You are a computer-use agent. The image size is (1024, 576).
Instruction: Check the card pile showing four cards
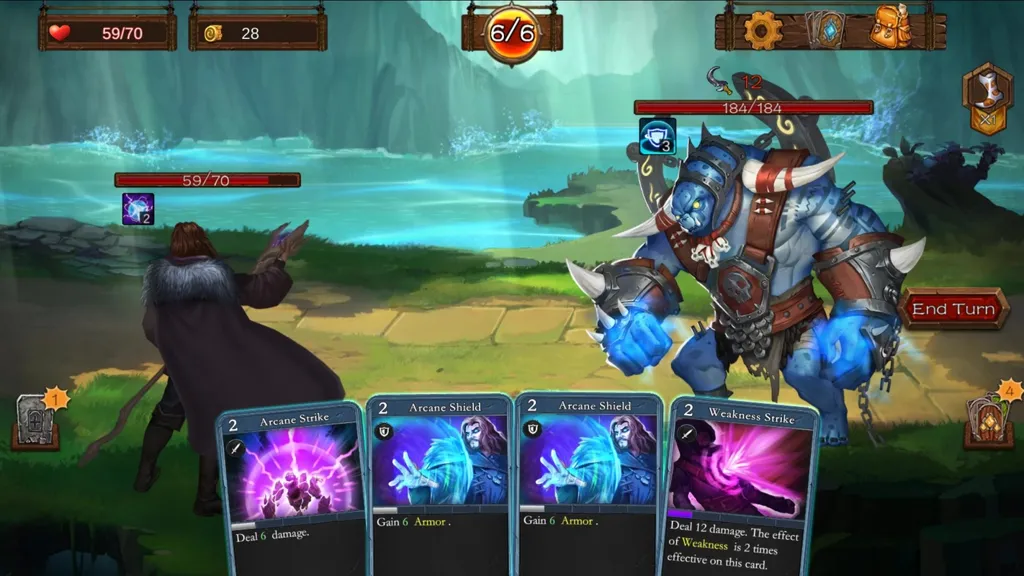click(988, 417)
